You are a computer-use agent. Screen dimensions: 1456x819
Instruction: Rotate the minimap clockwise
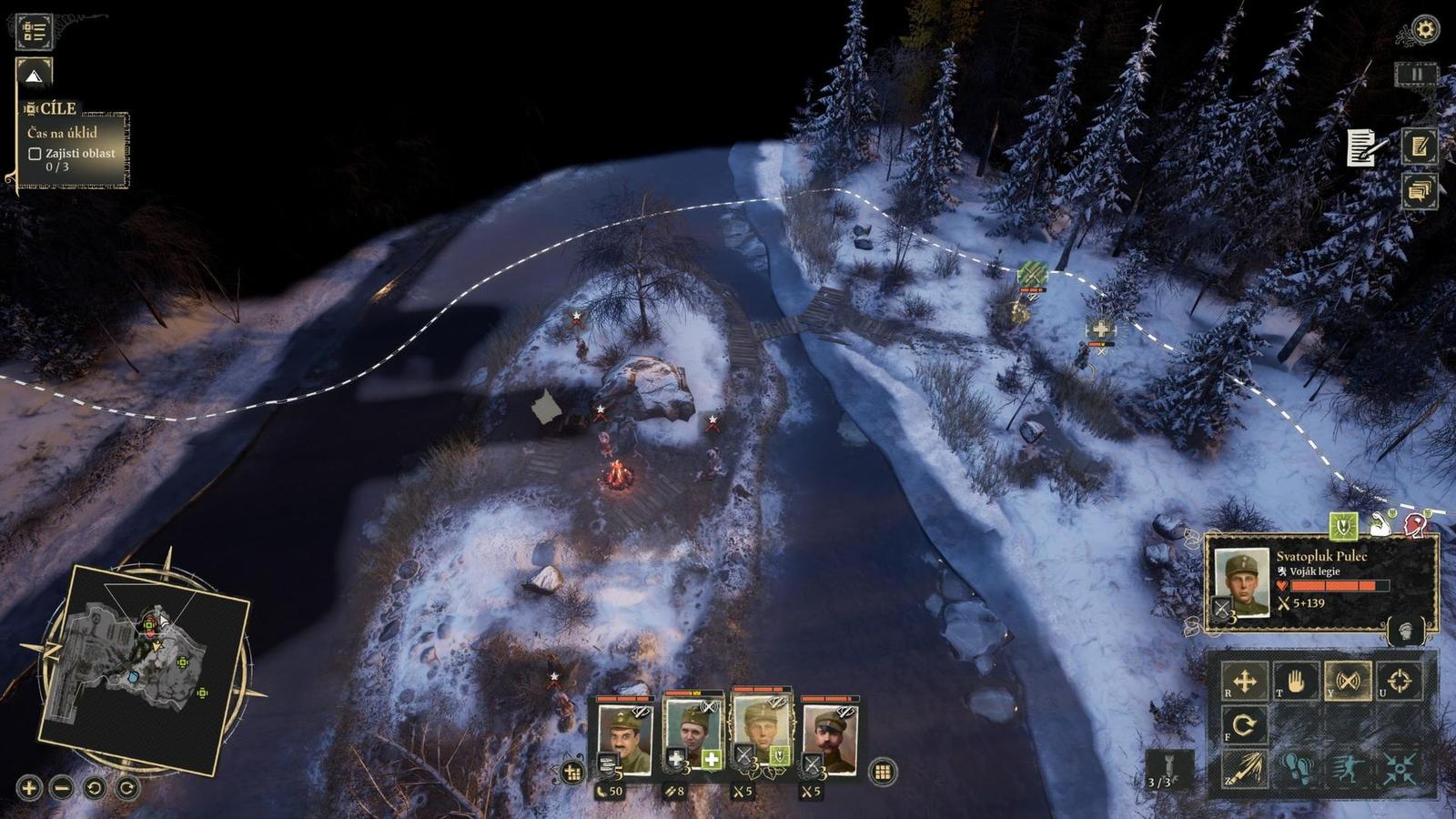click(127, 787)
